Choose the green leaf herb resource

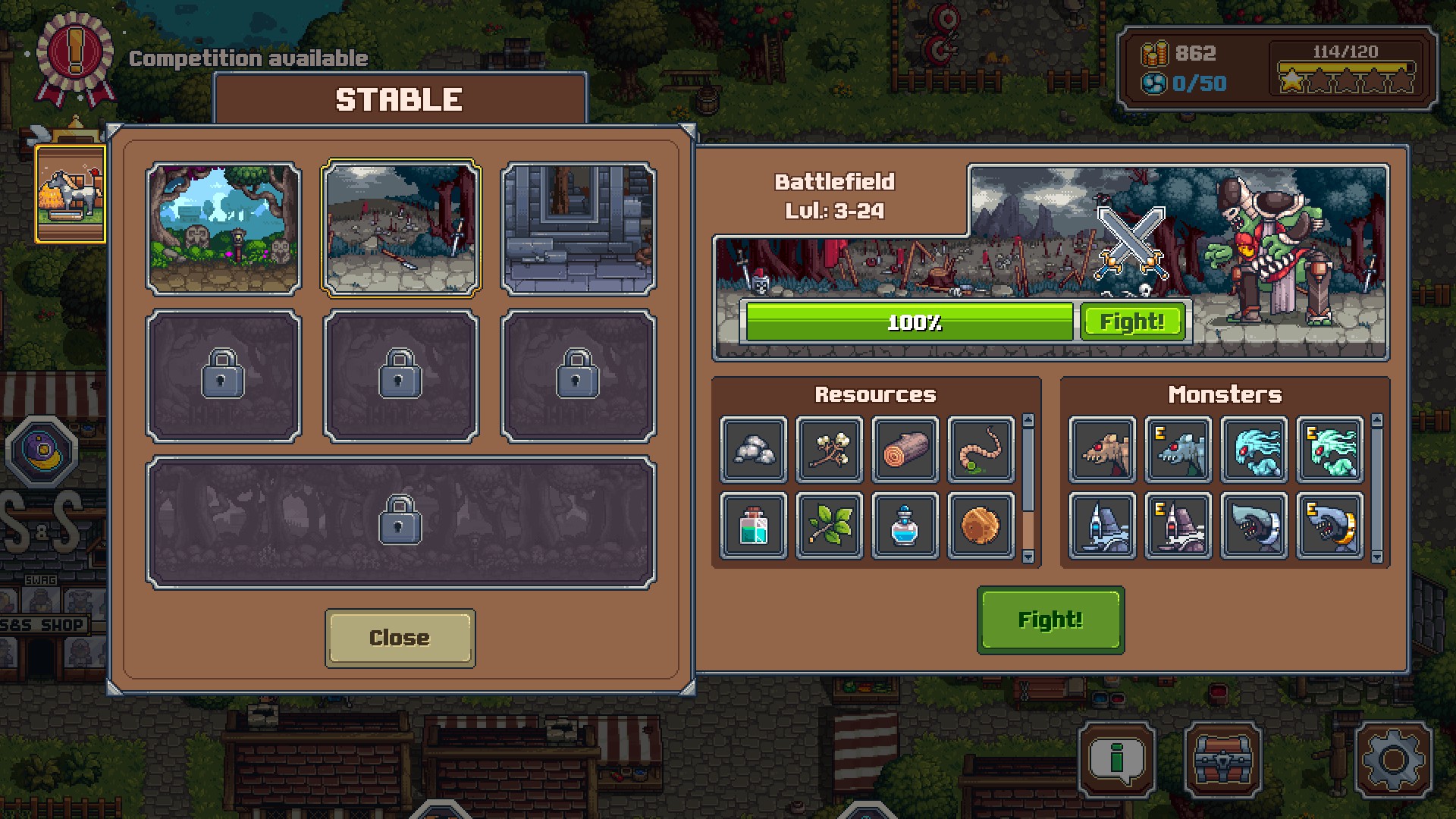tap(830, 526)
